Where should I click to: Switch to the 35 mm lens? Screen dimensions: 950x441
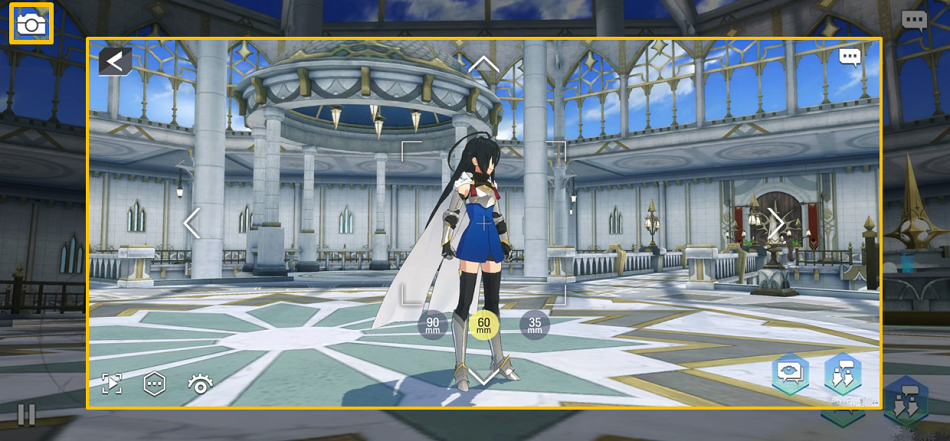535,324
